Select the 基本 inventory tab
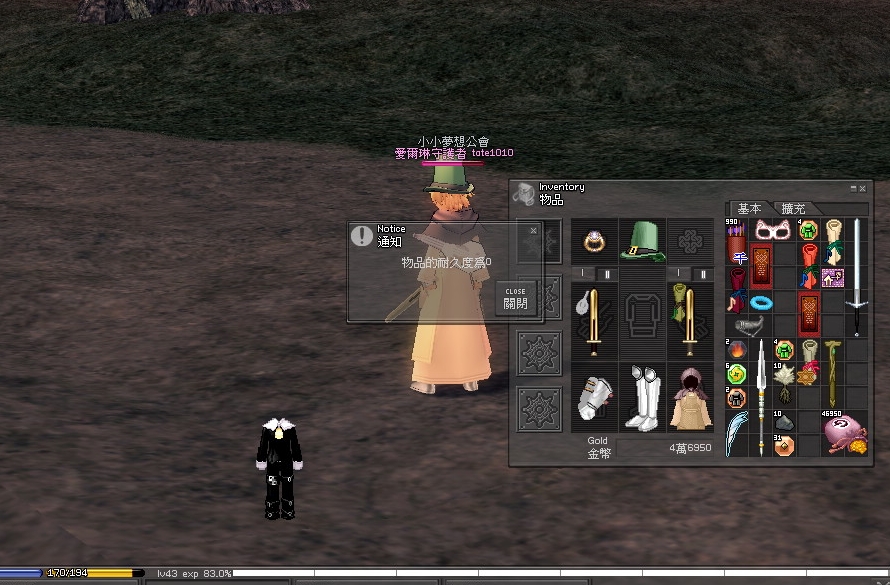 click(749, 209)
